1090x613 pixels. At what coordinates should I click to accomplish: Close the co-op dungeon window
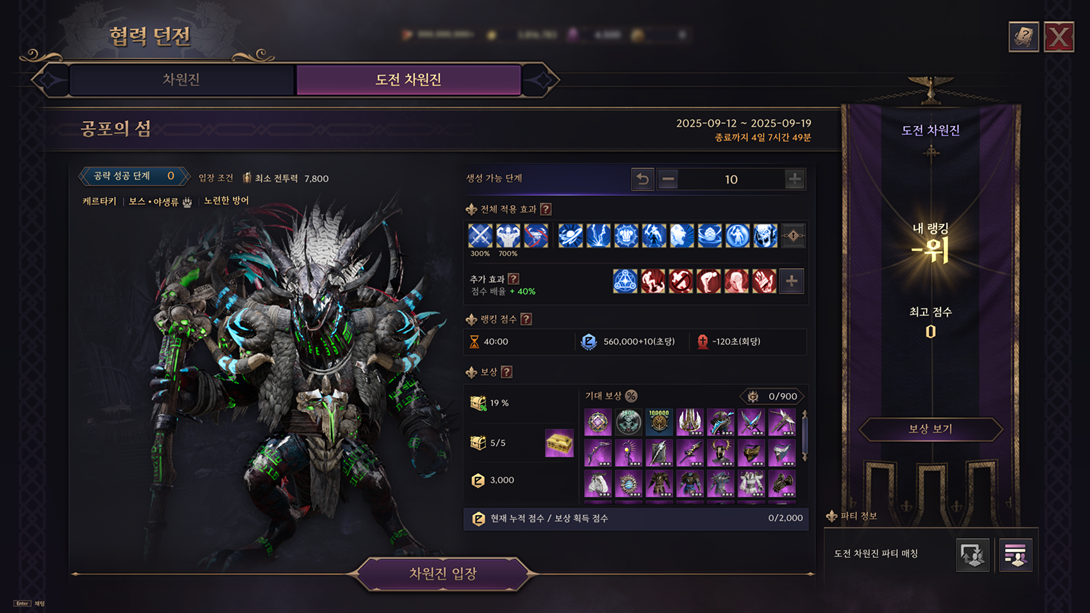pos(1059,37)
